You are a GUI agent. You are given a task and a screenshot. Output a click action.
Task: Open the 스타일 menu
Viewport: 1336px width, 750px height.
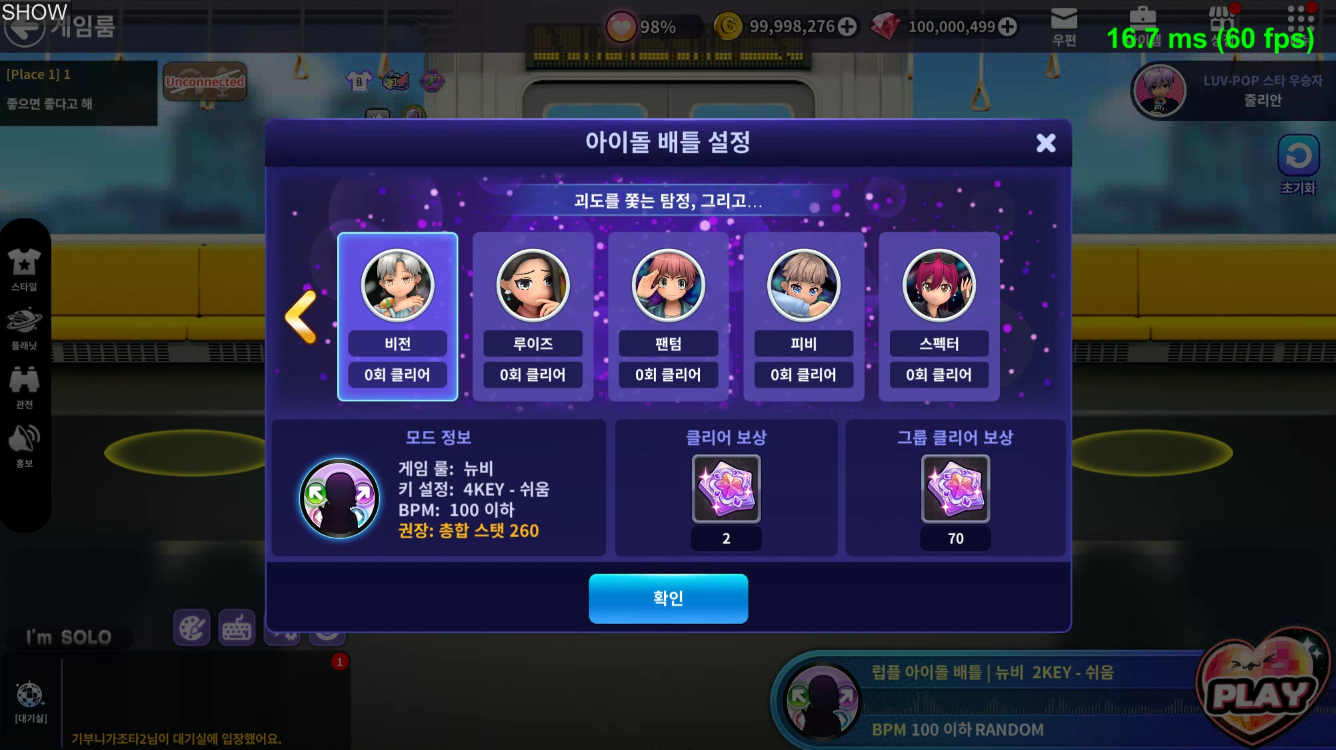click(24, 268)
